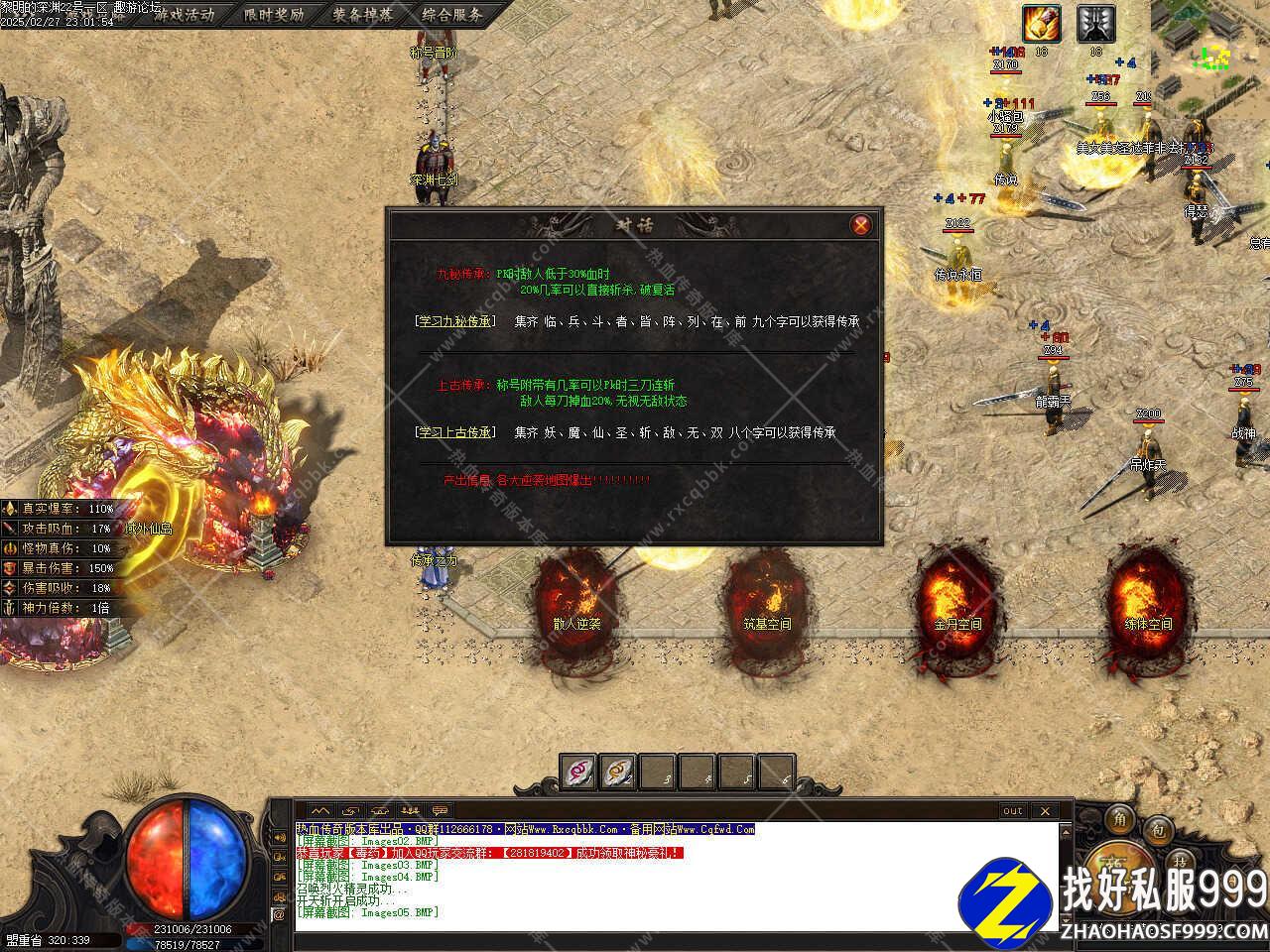
Task: Open the 限时奖励 menu
Action: pos(274,14)
